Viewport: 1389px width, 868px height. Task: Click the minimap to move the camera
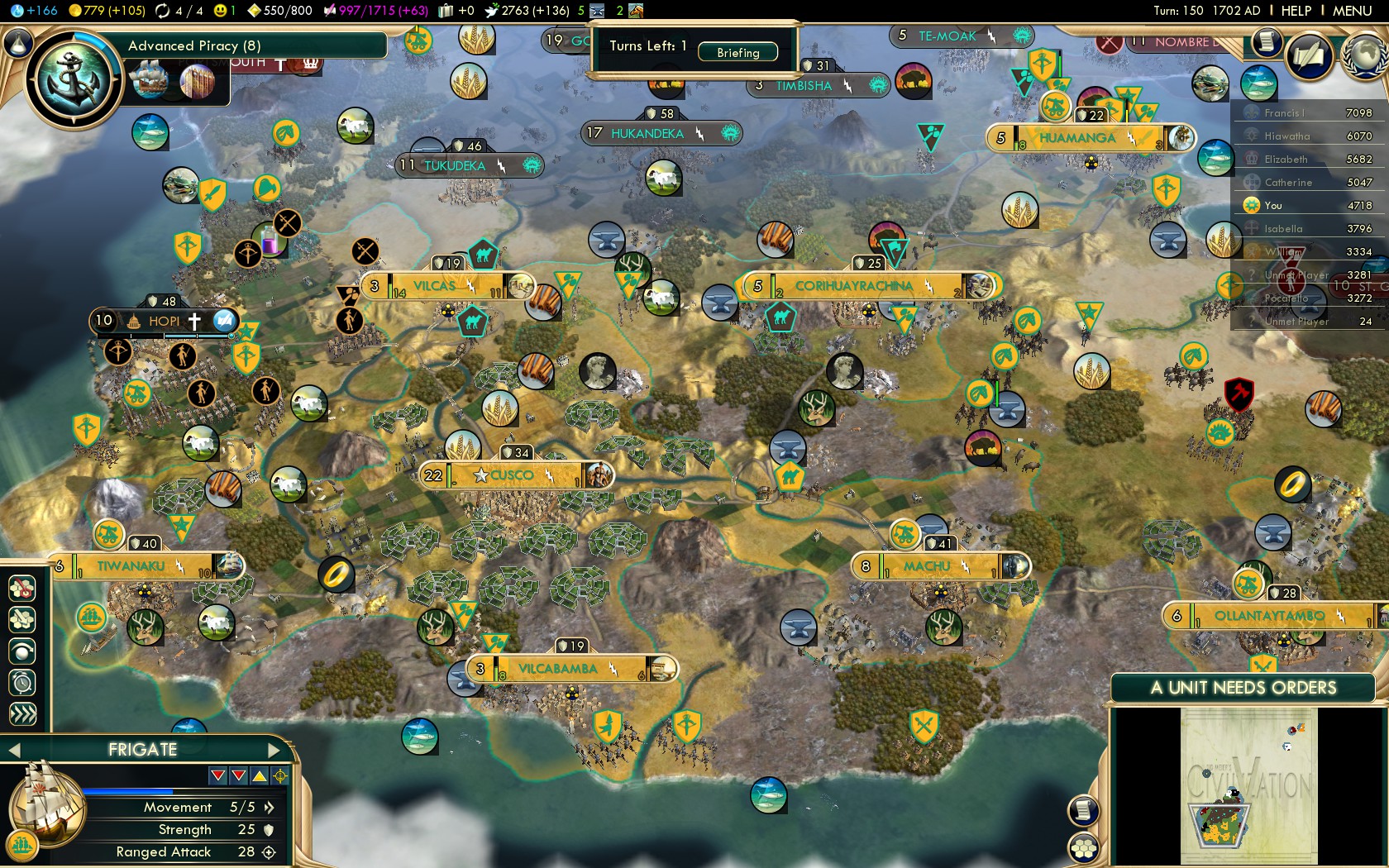click(1248, 785)
